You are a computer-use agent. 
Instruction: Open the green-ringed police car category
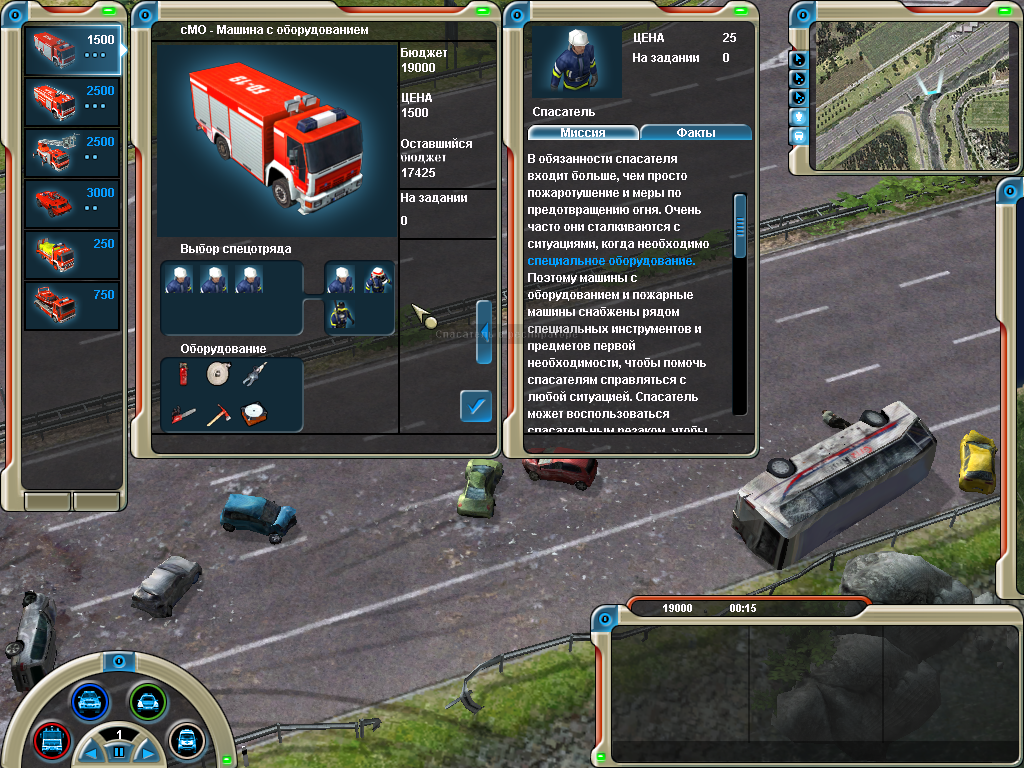[147, 701]
